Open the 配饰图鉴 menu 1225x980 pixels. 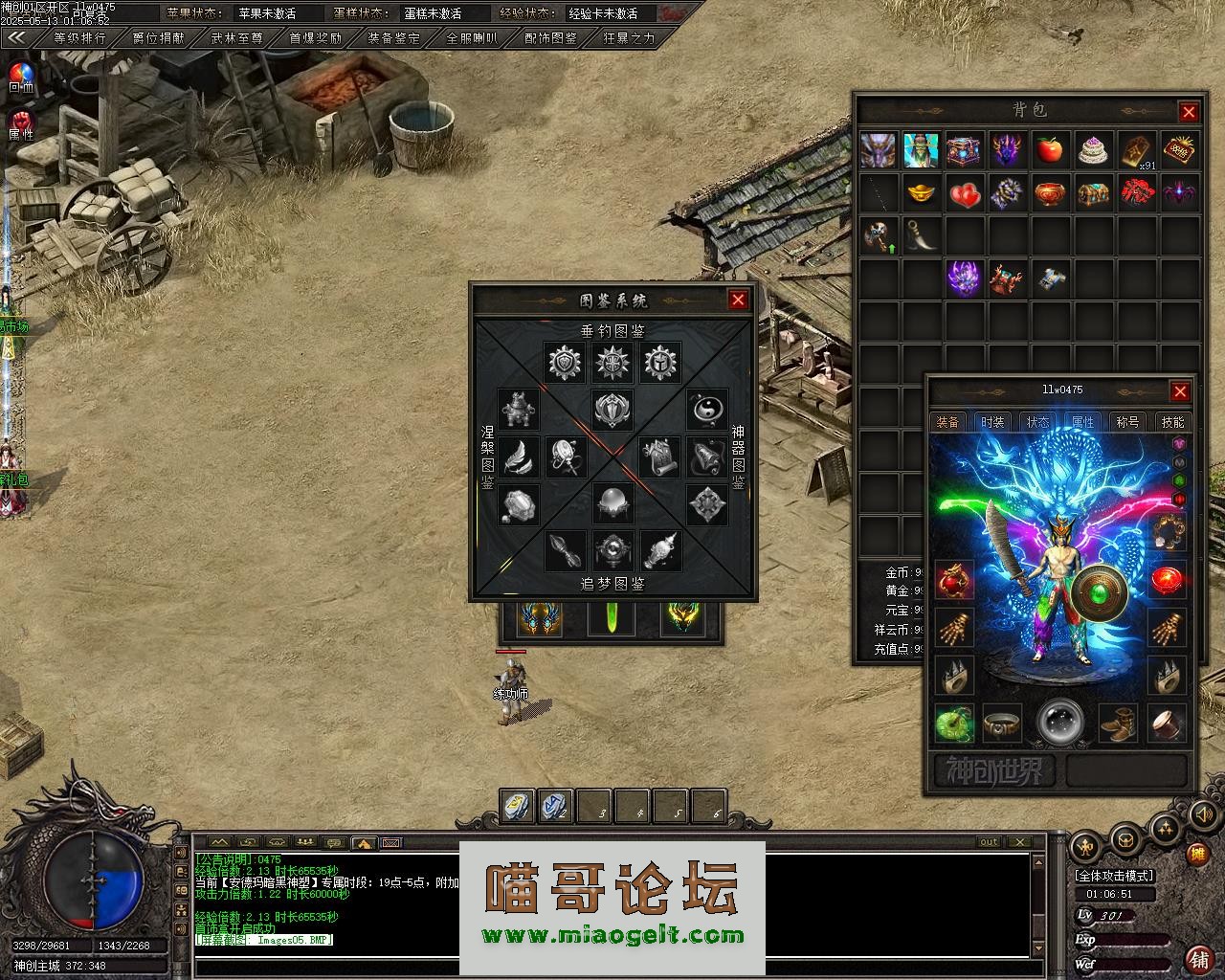(x=551, y=38)
